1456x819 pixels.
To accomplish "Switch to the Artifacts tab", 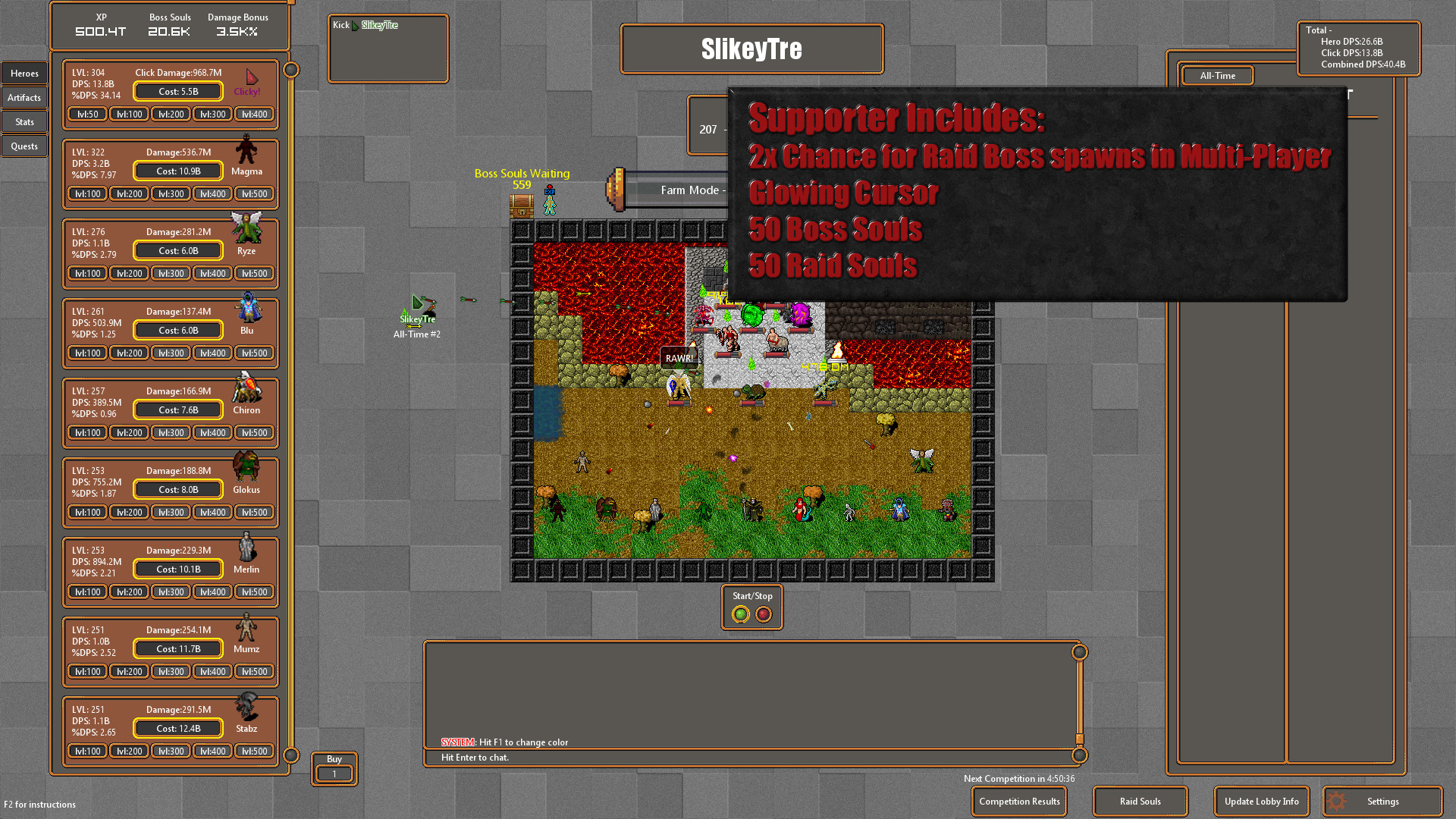I will [x=24, y=97].
